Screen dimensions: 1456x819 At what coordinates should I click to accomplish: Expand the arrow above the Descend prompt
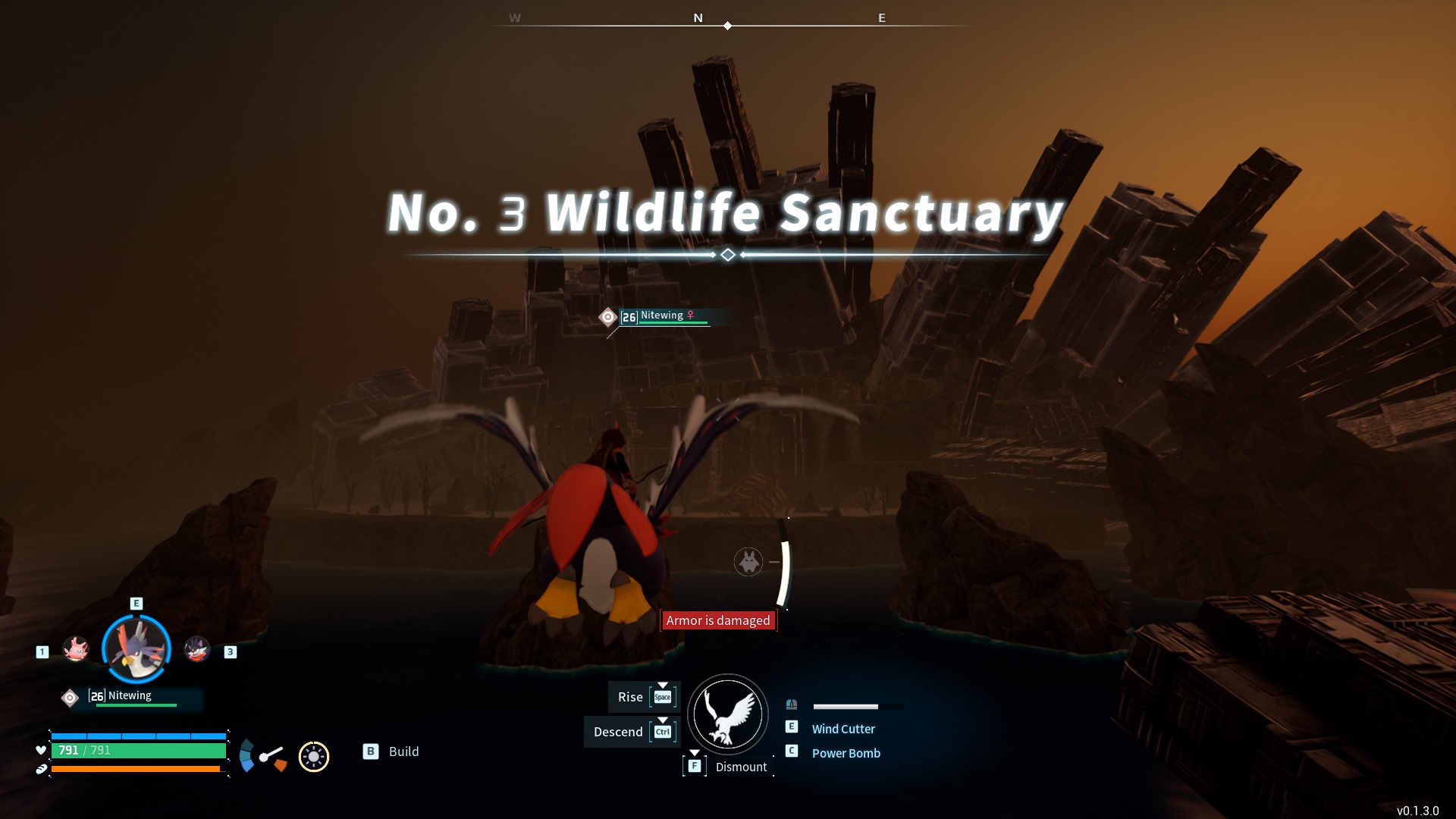[x=664, y=719]
